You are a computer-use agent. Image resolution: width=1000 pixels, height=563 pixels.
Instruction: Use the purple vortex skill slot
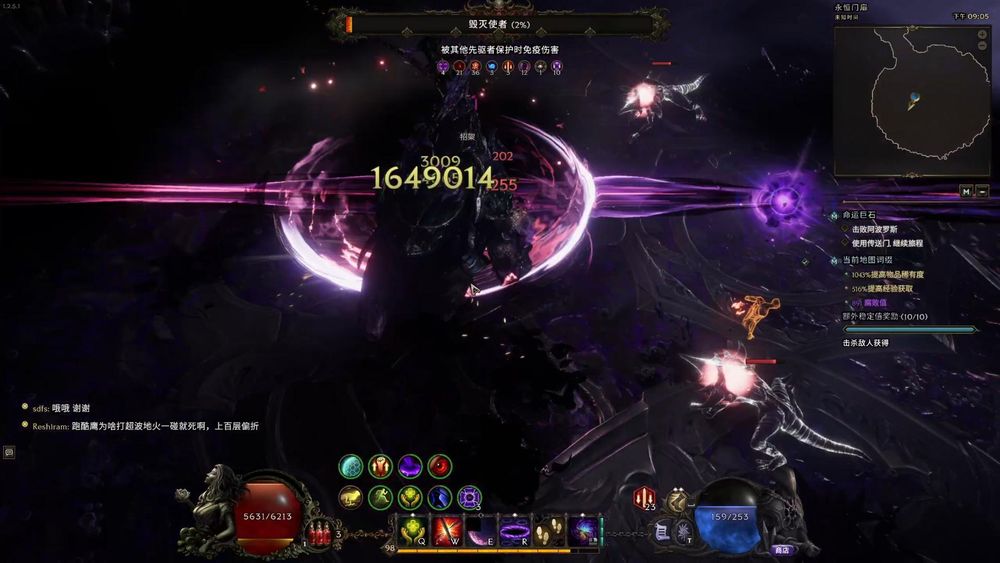pos(582,530)
